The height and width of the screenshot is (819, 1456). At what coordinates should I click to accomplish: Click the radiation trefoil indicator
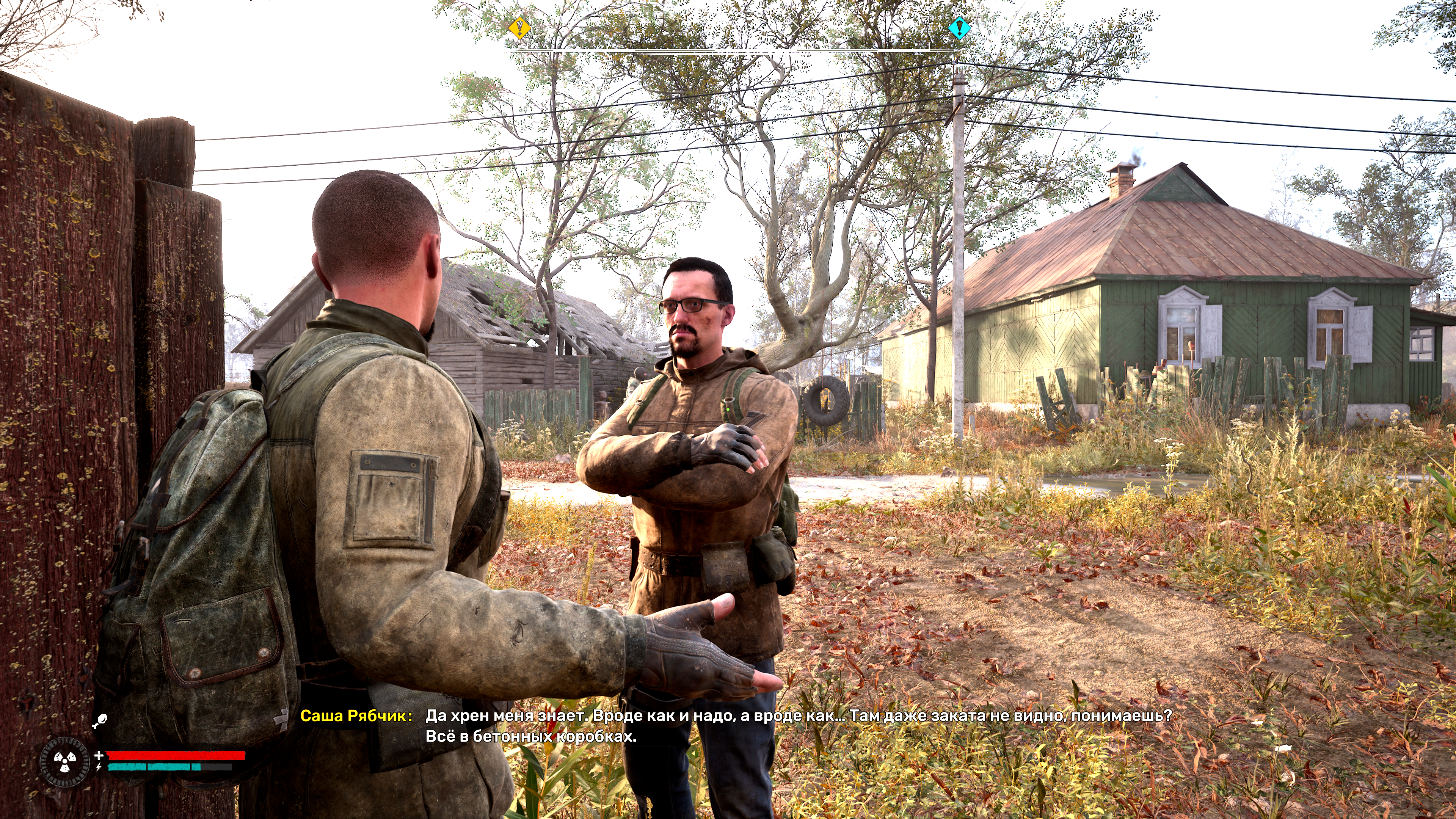64,761
